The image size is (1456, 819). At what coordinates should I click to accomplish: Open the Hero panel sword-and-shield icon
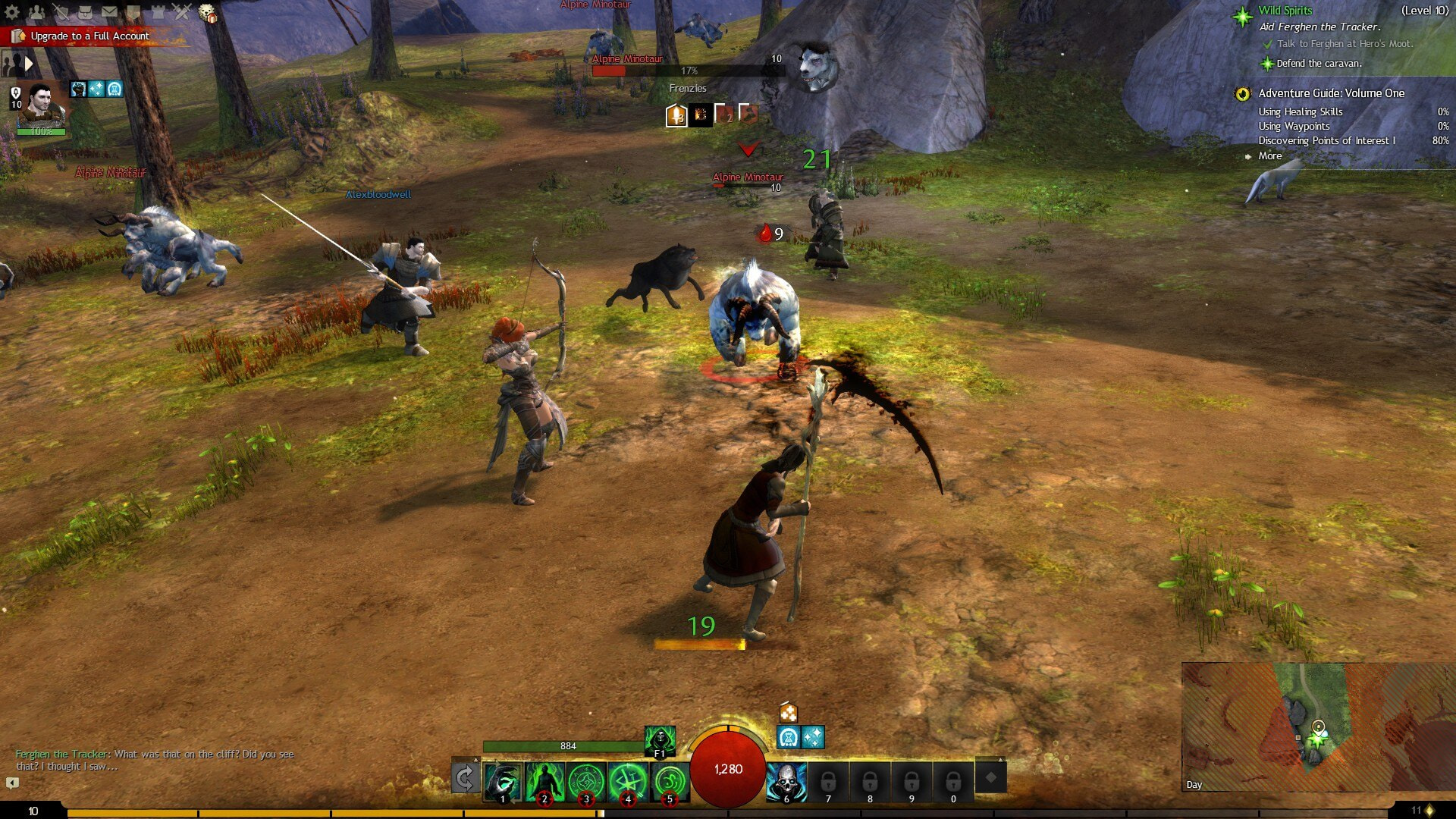(x=61, y=11)
